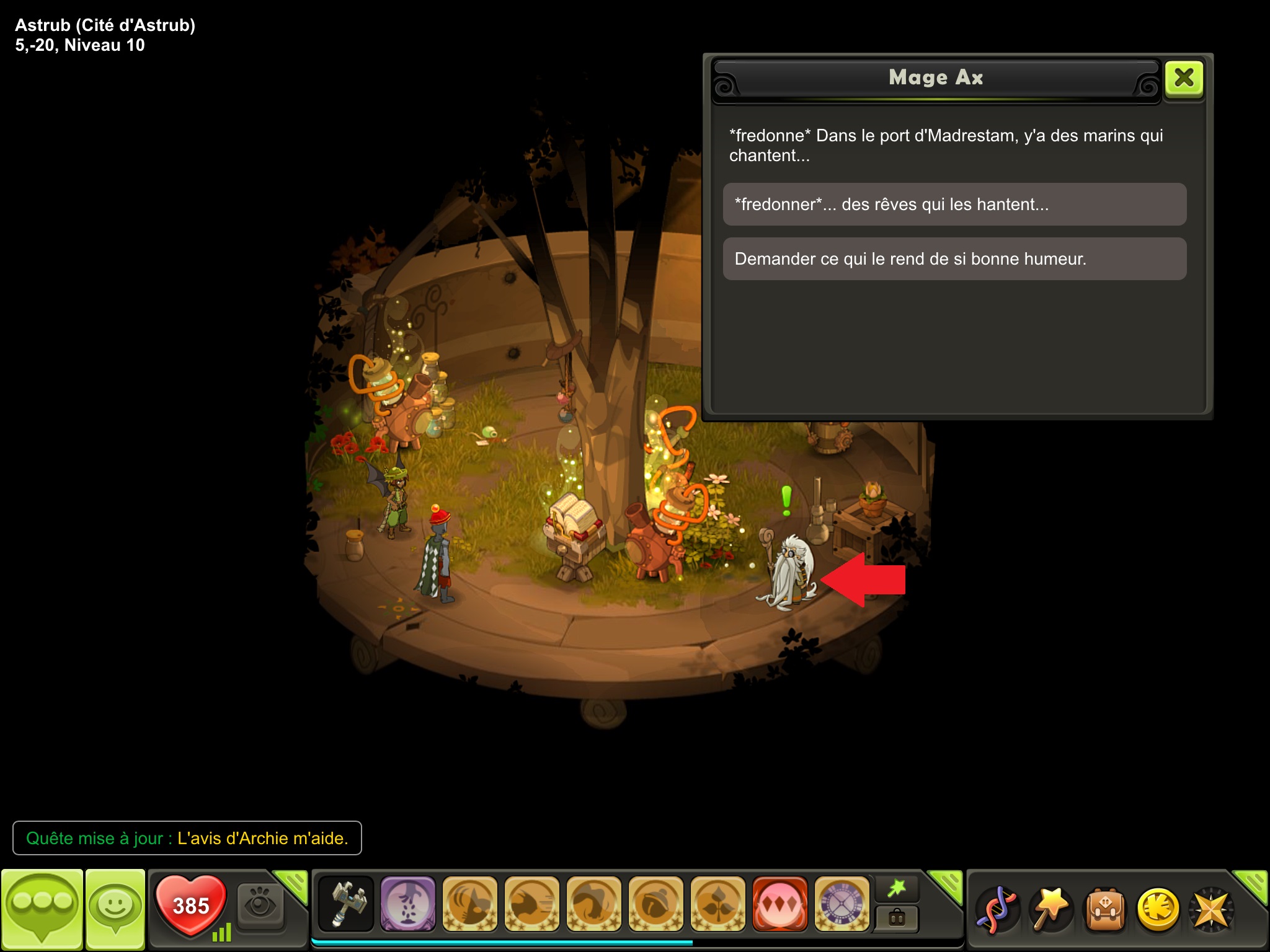Open the gold kama coin shop
The height and width of the screenshot is (952, 1270).
click(x=1158, y=909)
